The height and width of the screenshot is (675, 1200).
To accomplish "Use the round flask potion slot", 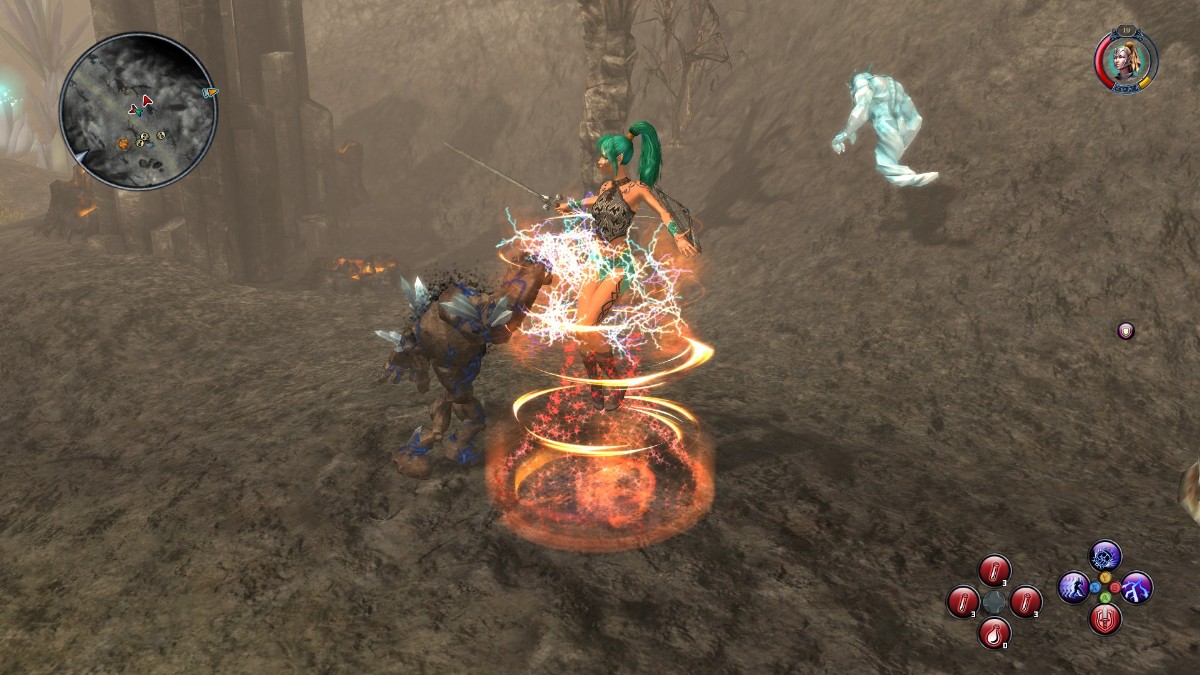I will (994, 633).
